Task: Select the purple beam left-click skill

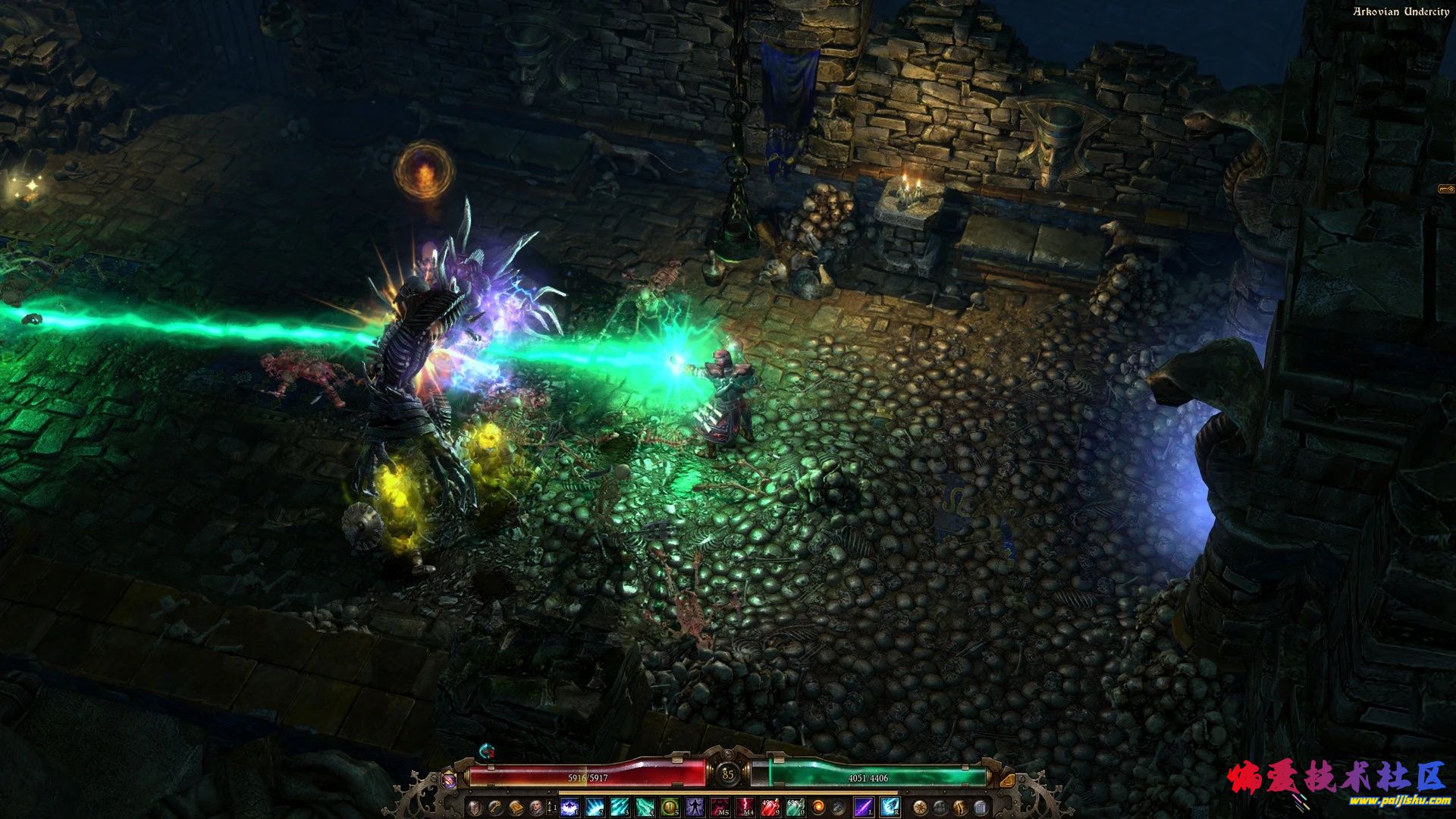Action: 864,807
